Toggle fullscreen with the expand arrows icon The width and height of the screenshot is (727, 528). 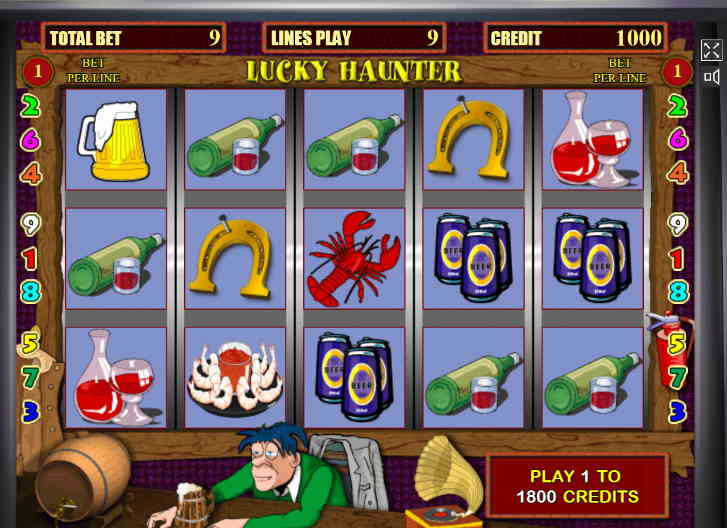tap(711, 50)
